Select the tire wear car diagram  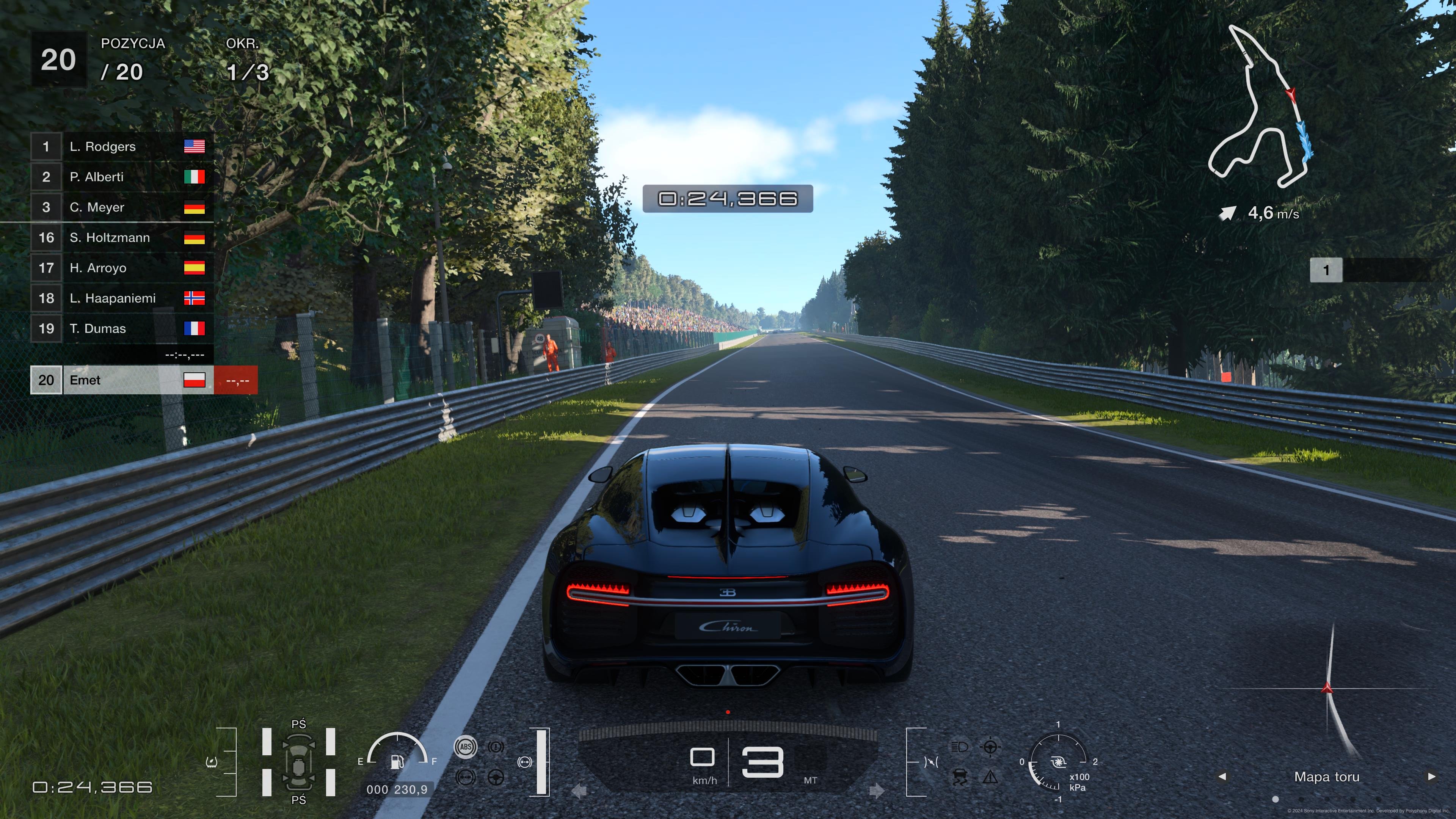(x=298, y=762)
